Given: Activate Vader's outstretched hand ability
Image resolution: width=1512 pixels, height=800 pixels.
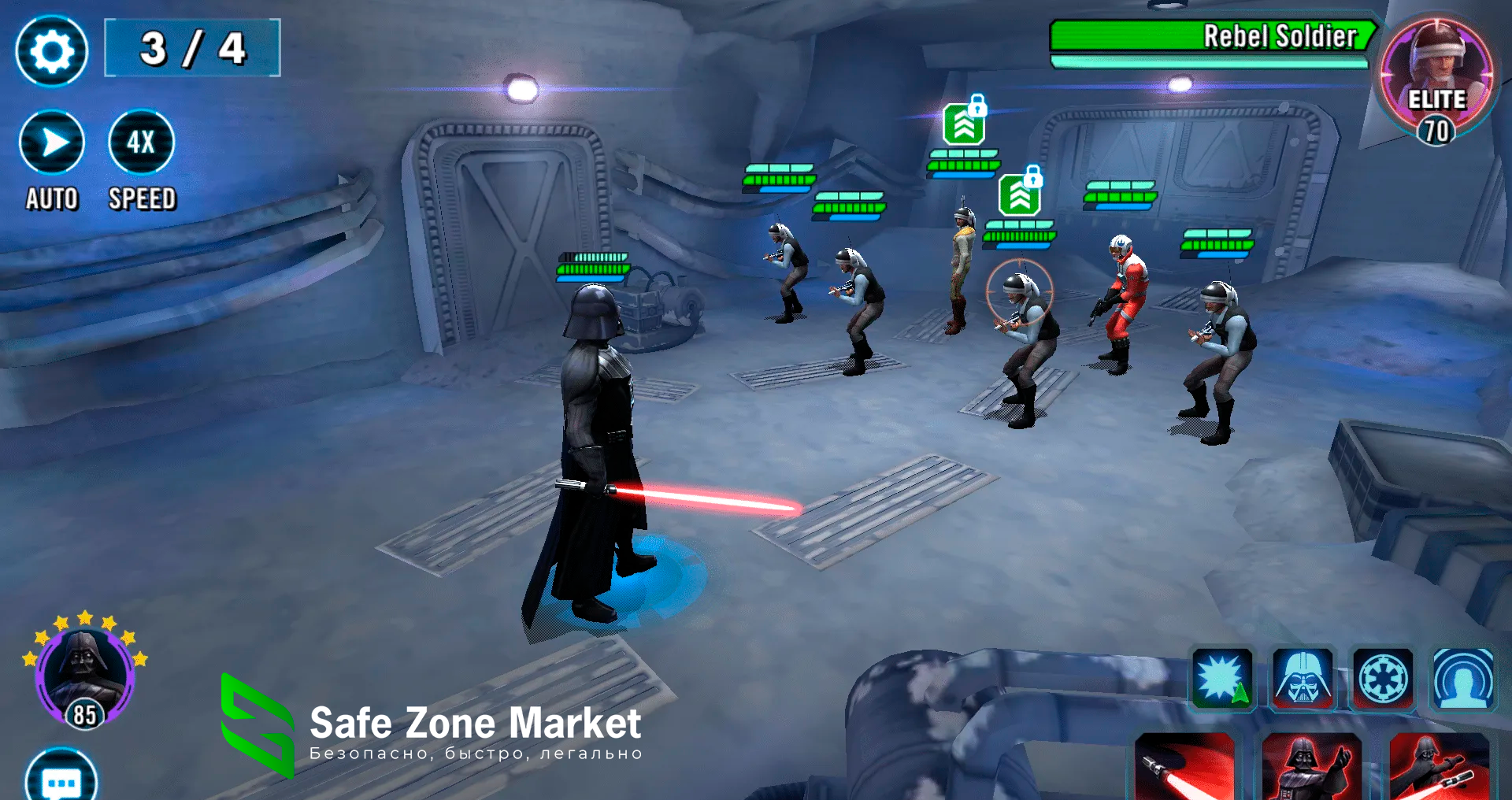Looking at the screenshot, I should click(x=1311, y=768).
